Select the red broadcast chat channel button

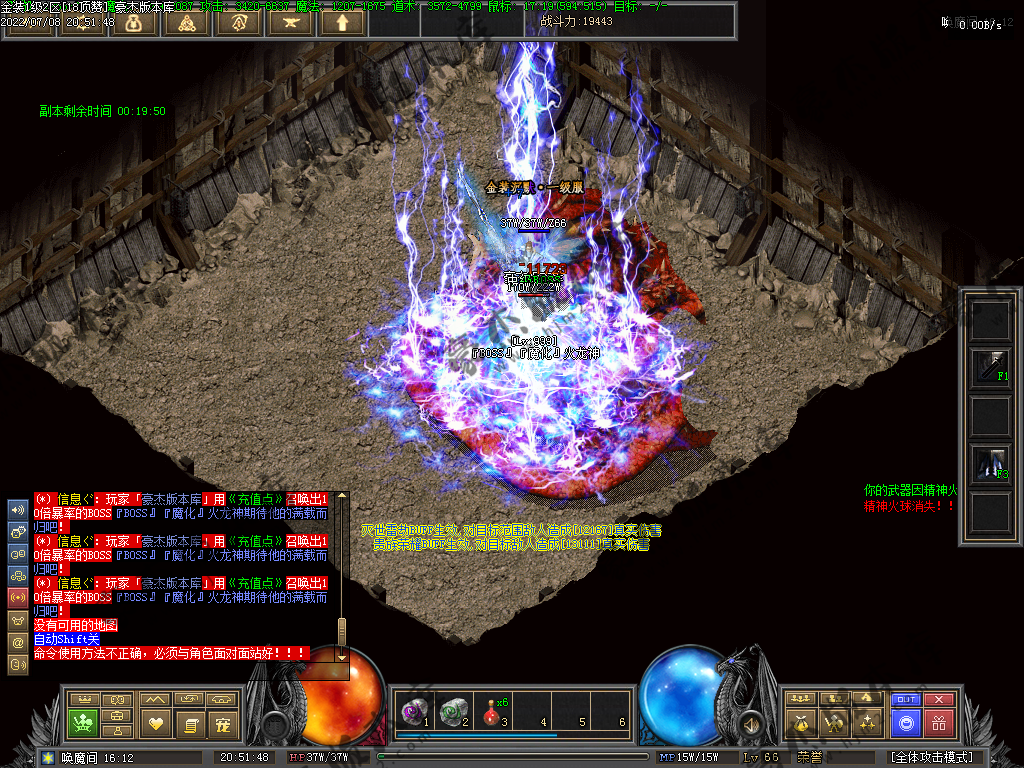tap(18, 598)
